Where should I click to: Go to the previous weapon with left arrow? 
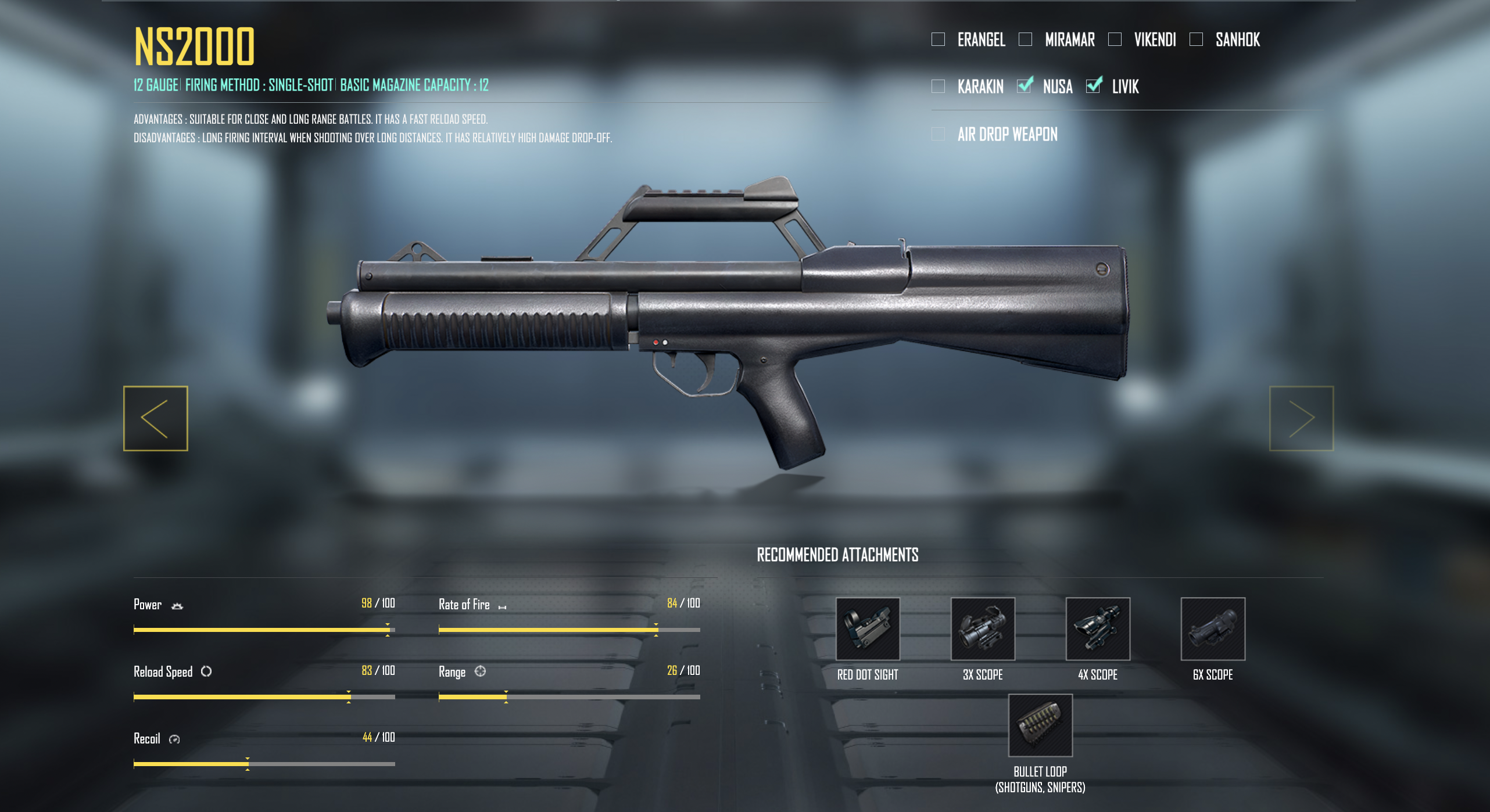point(155,418)
